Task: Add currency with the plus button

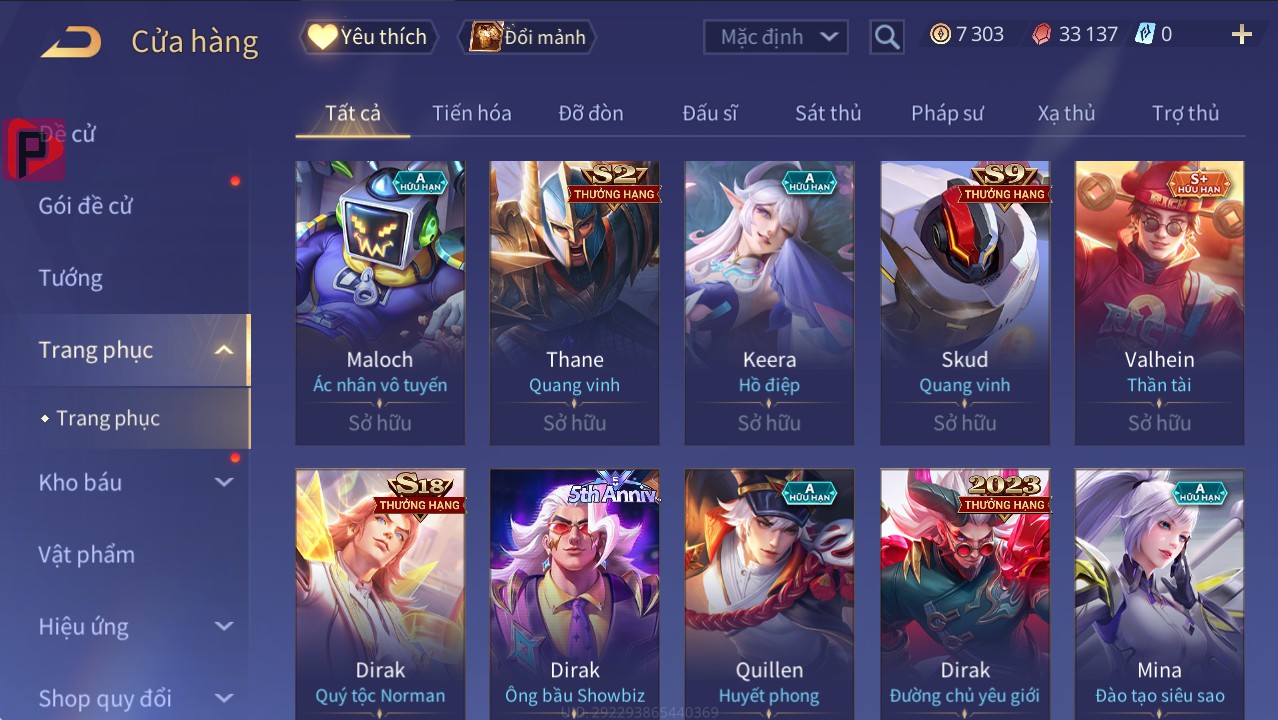Action: coord(1241,35)
